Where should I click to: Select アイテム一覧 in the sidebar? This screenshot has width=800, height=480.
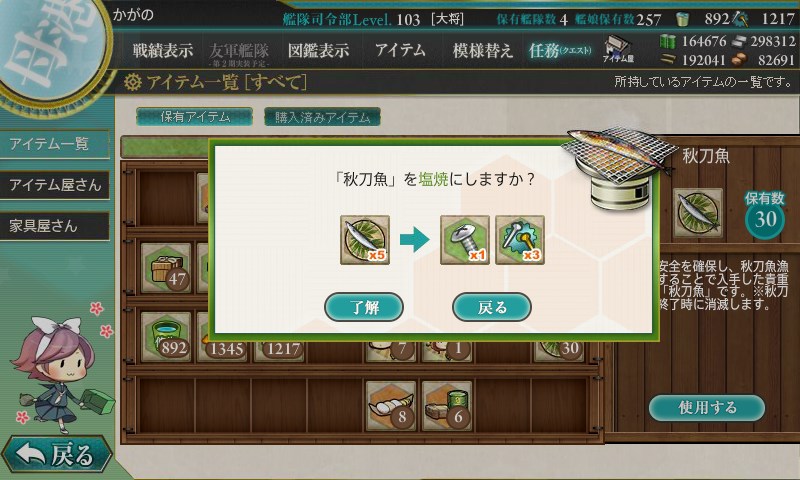(52, 144)
